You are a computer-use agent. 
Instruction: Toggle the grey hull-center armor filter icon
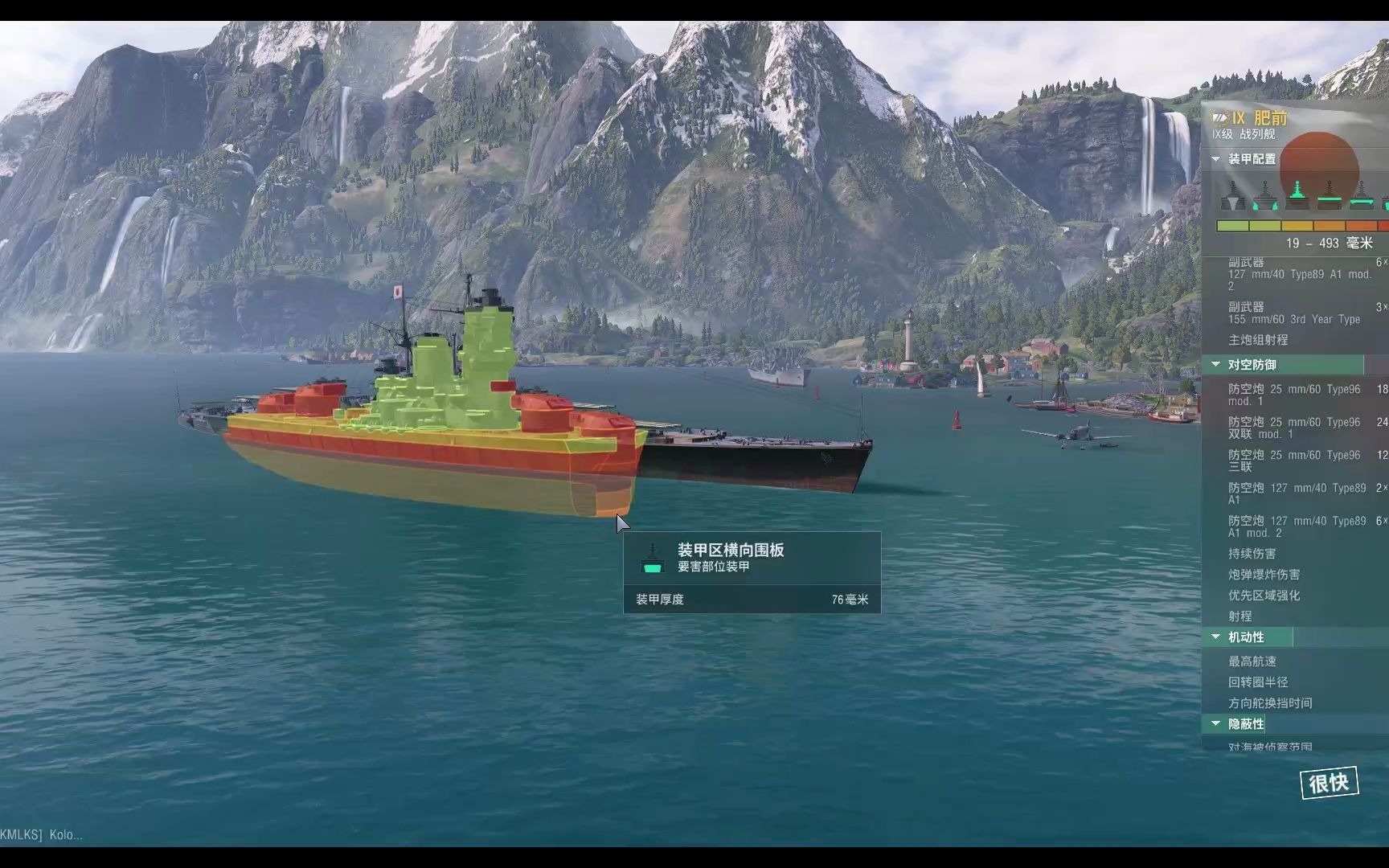pyautogui.click(x=1233, y=196)
